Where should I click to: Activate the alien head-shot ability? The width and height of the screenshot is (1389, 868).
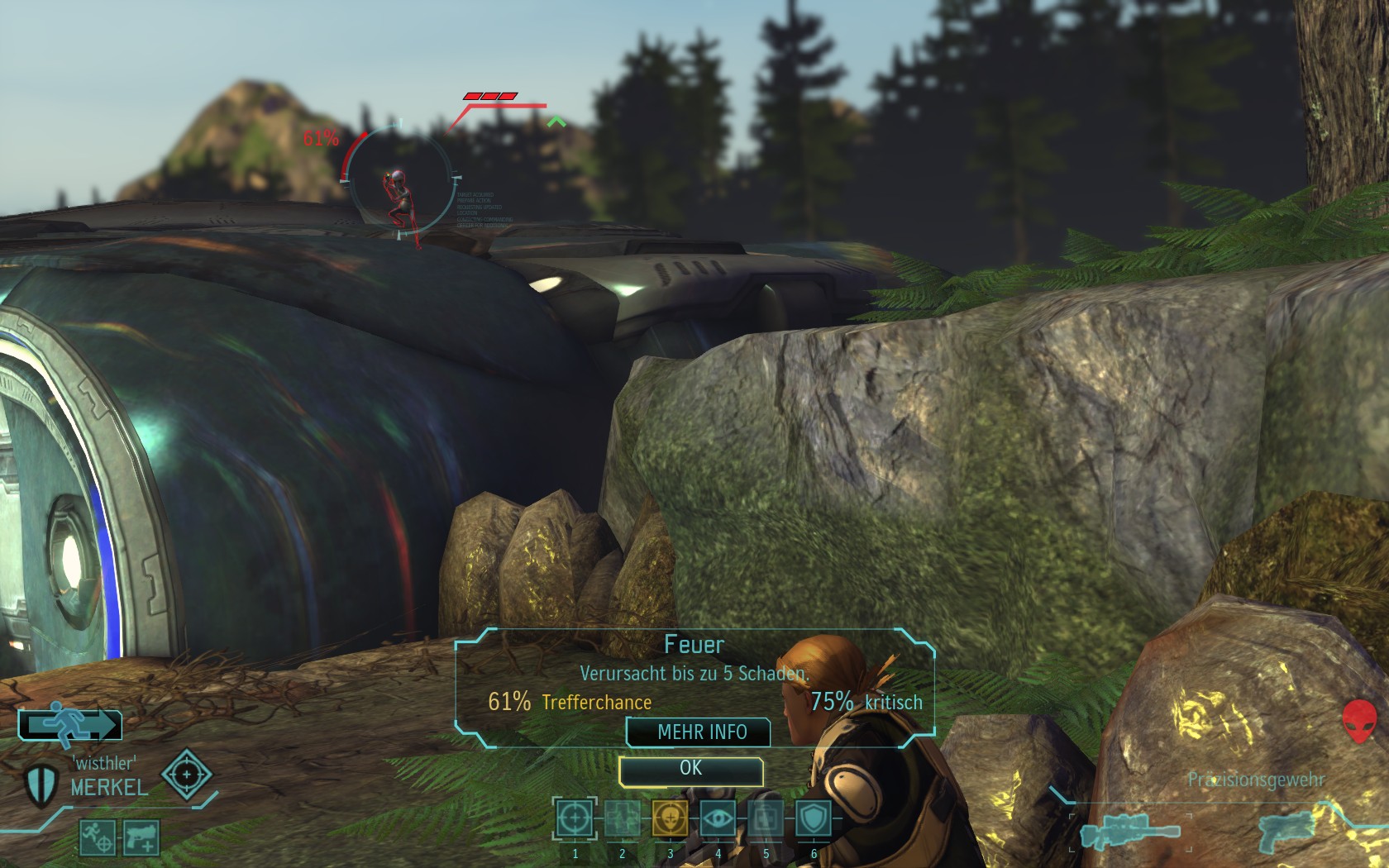click(670, 819)
